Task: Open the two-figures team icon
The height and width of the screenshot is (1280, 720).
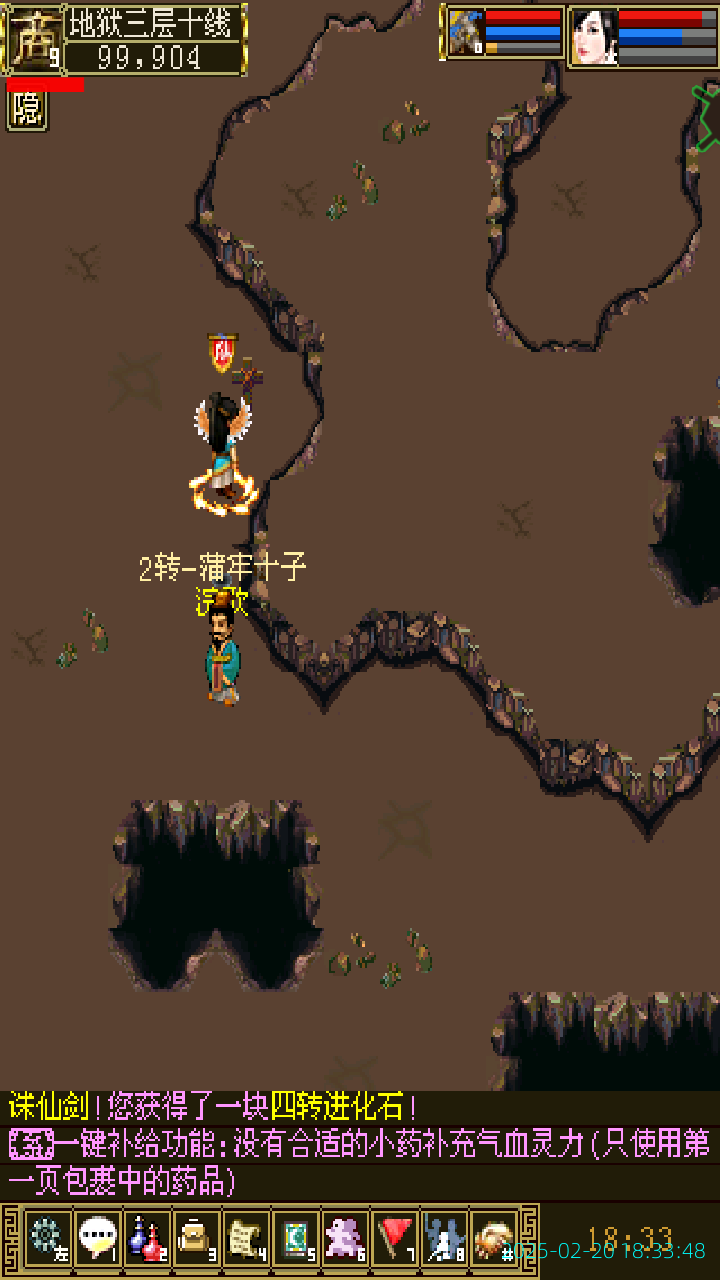Action: click(x=444, y=1238)
